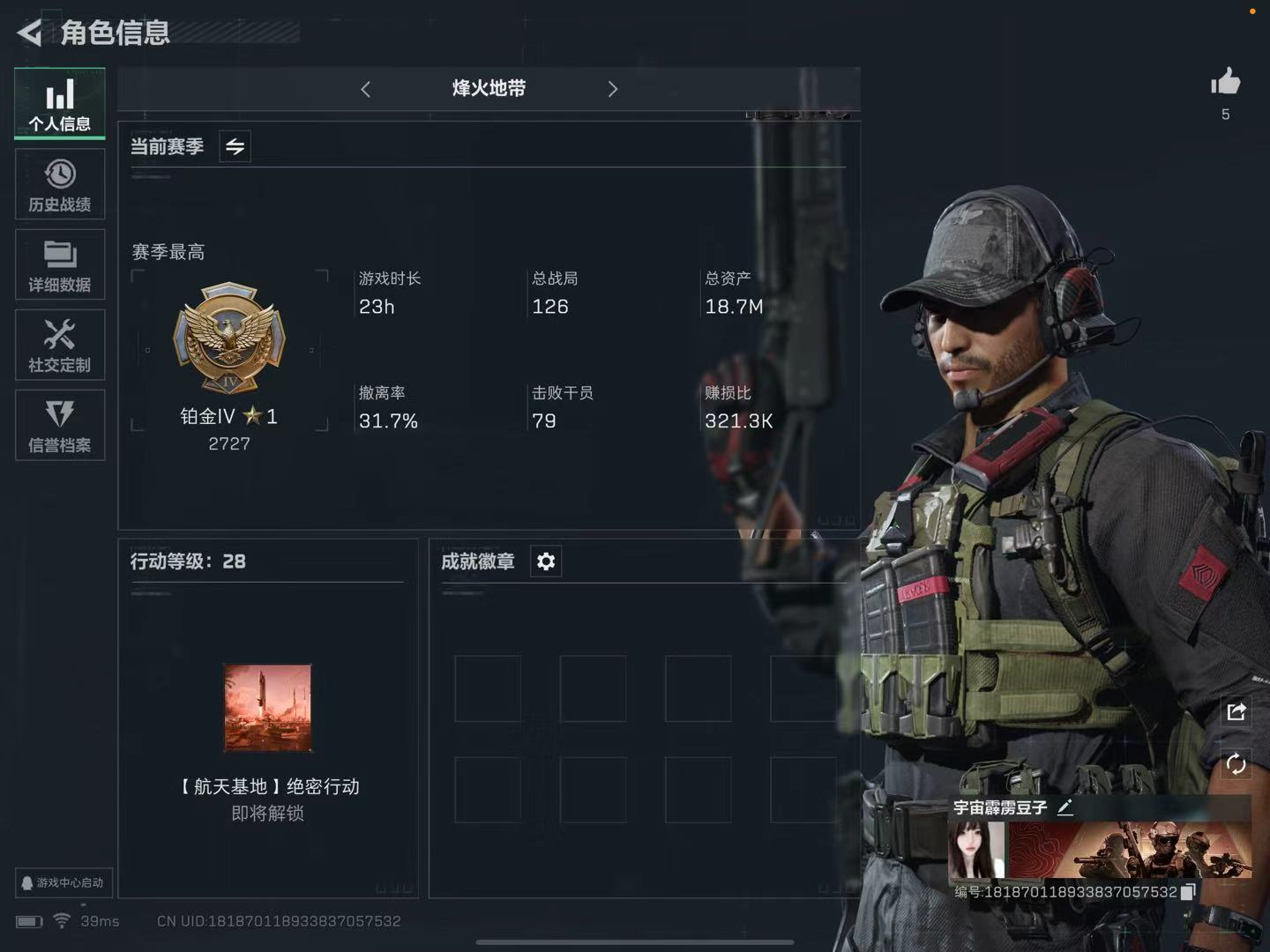The width and height of the screenshot is (1270, 952).
Task: Select 社交定制 in the left menu
Action: click(59, 345)
